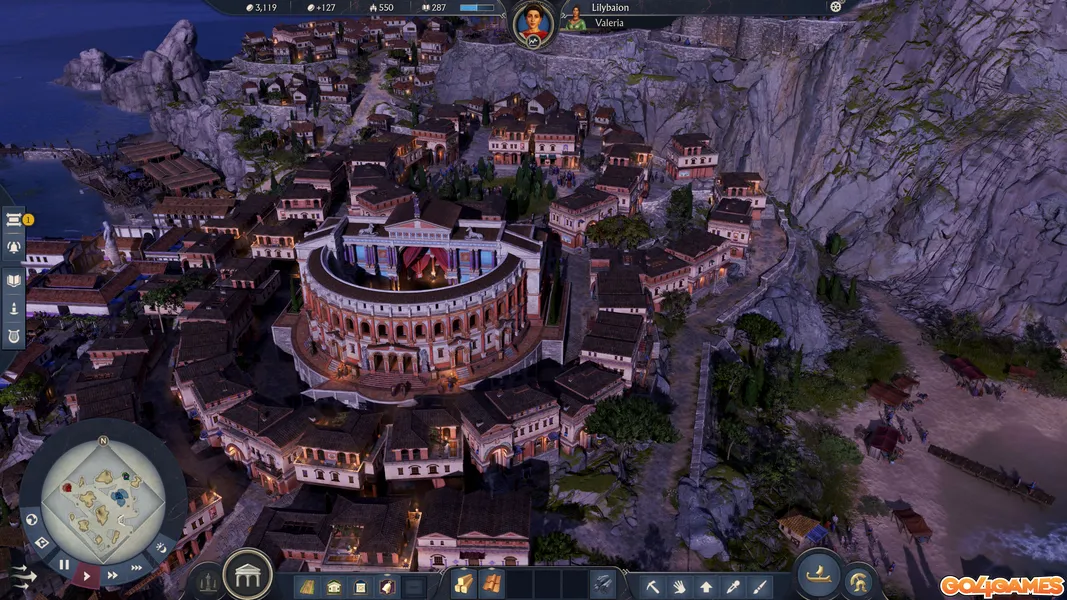Screen dimensions: 1067x600
Task: Pause the game speed
Action: [64, 565]
